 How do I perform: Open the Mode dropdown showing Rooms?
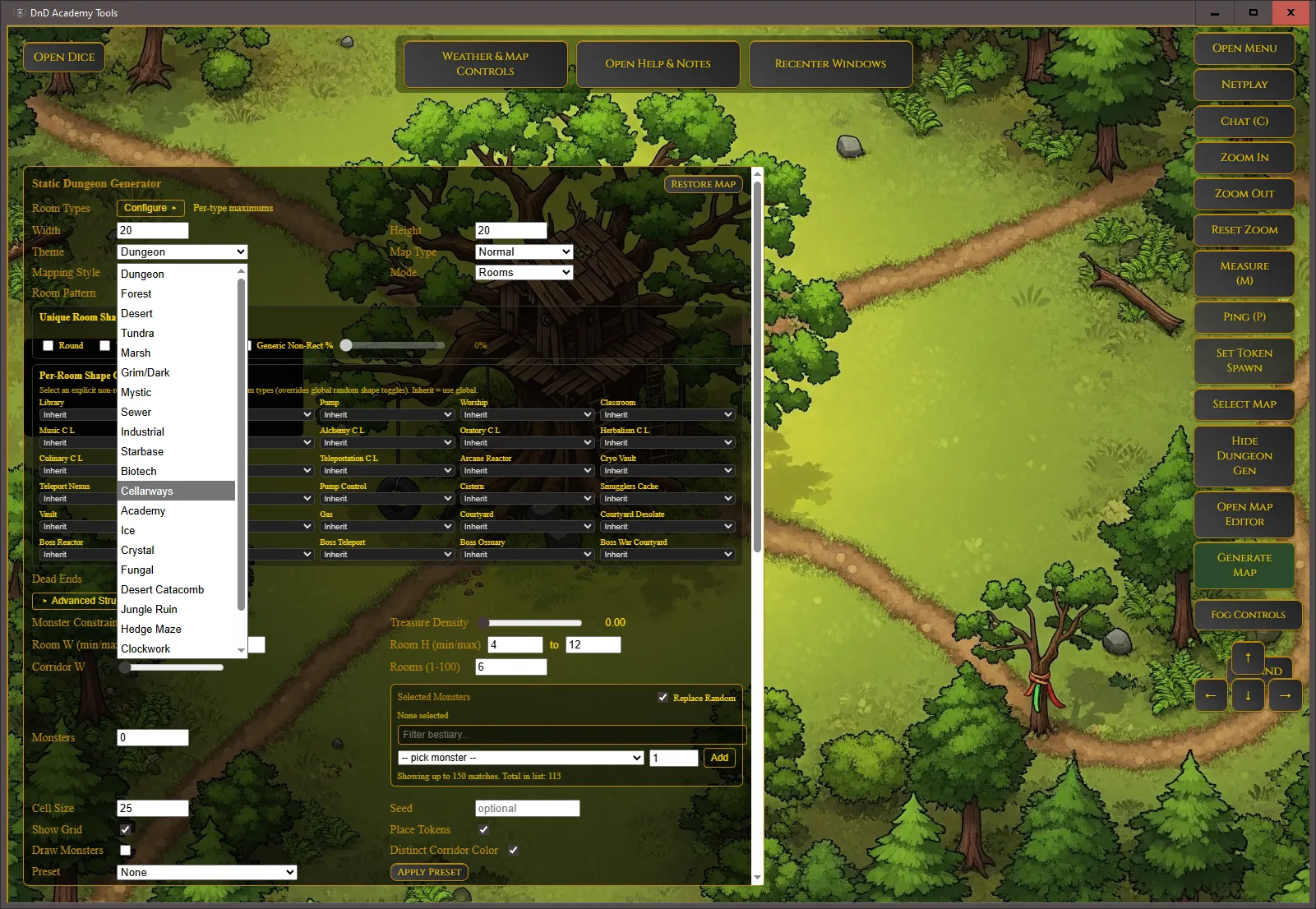click(524, 272)
